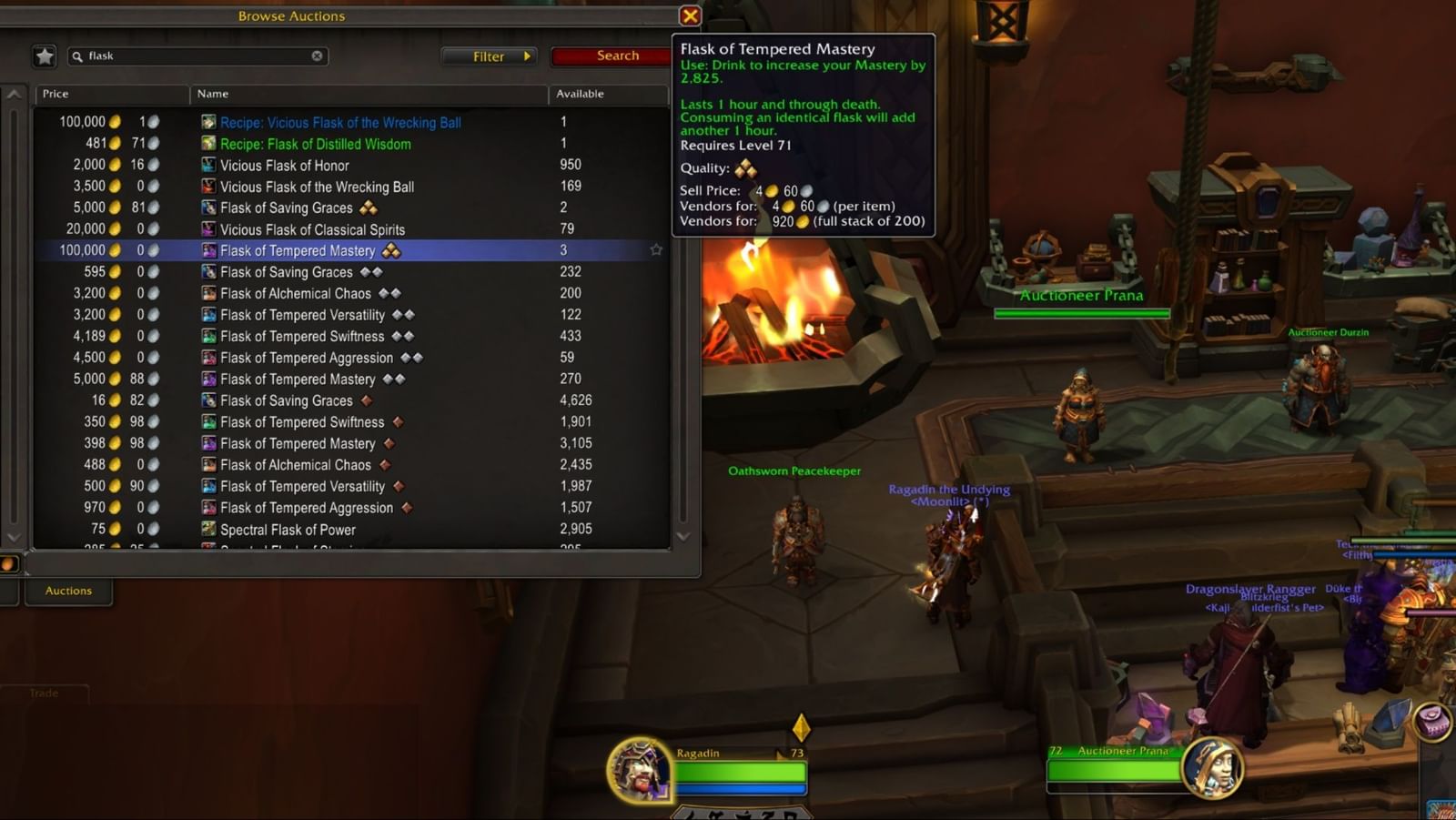The height and width of the screenshot is (820, 1456).
Task: Select the Flask of Alchemical Chaos item icon
Action: point(207,293)
